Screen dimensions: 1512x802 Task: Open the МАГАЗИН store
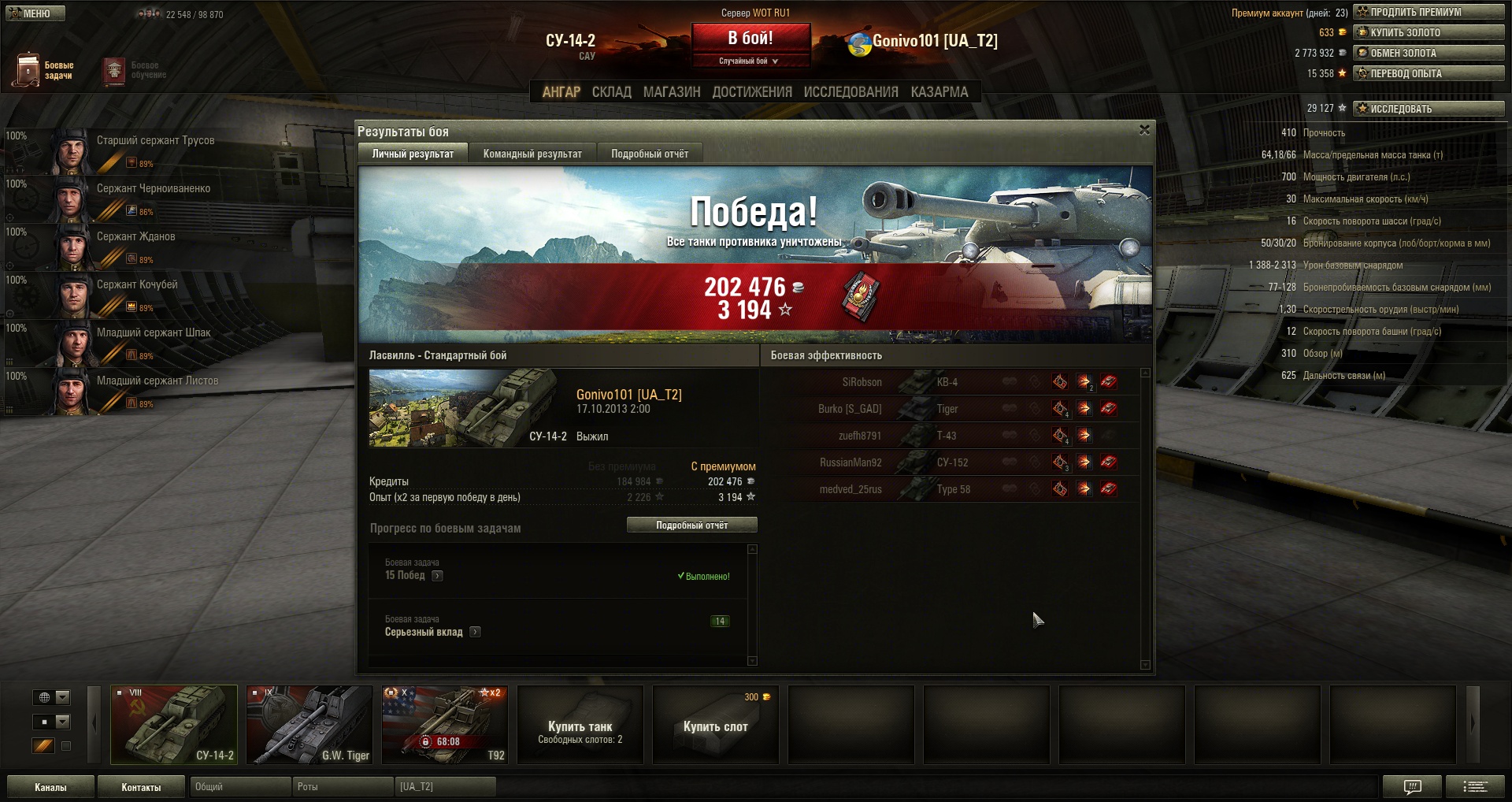click(672, 92)
